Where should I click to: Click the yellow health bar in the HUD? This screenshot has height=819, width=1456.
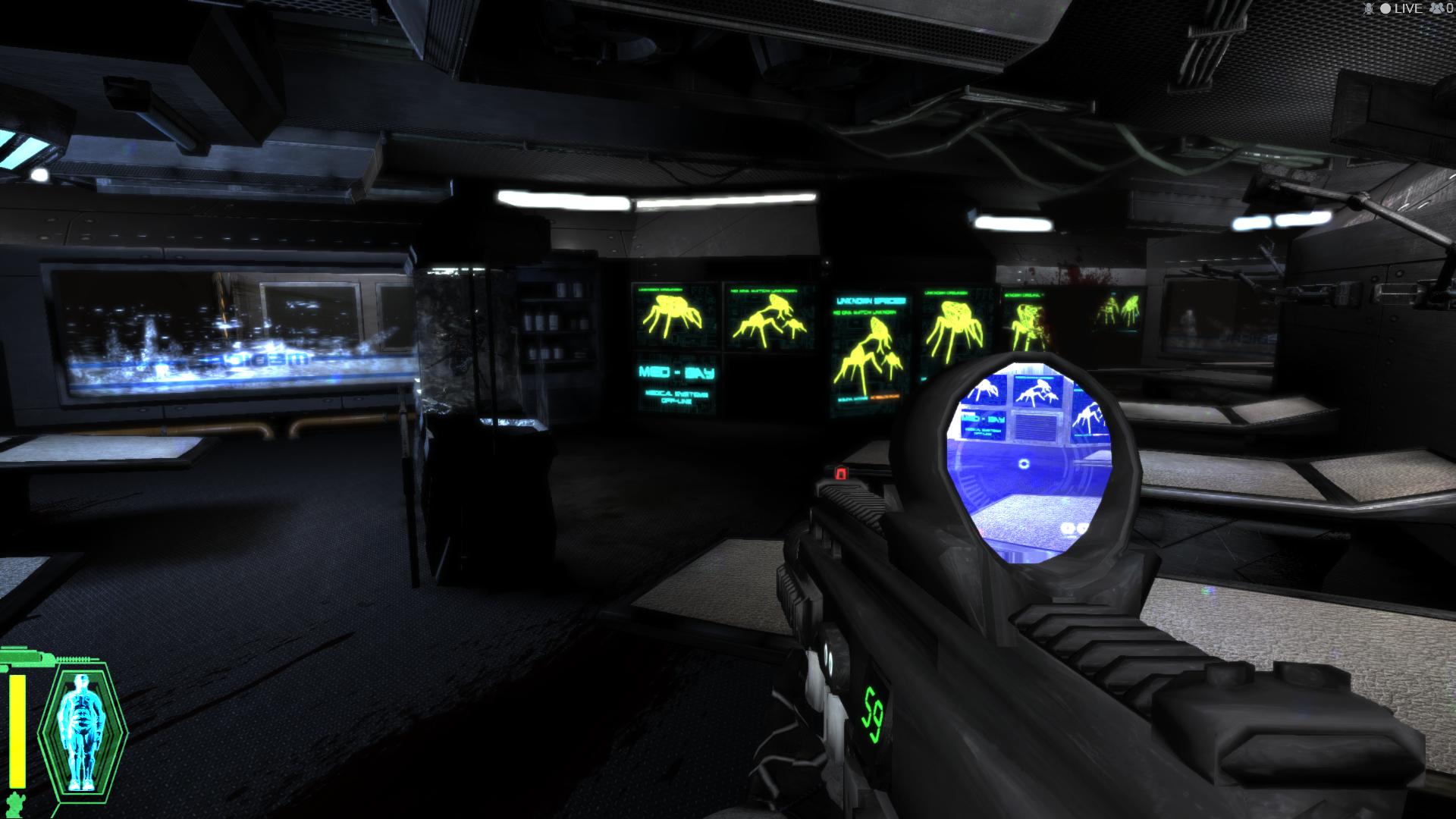point(17,730)
